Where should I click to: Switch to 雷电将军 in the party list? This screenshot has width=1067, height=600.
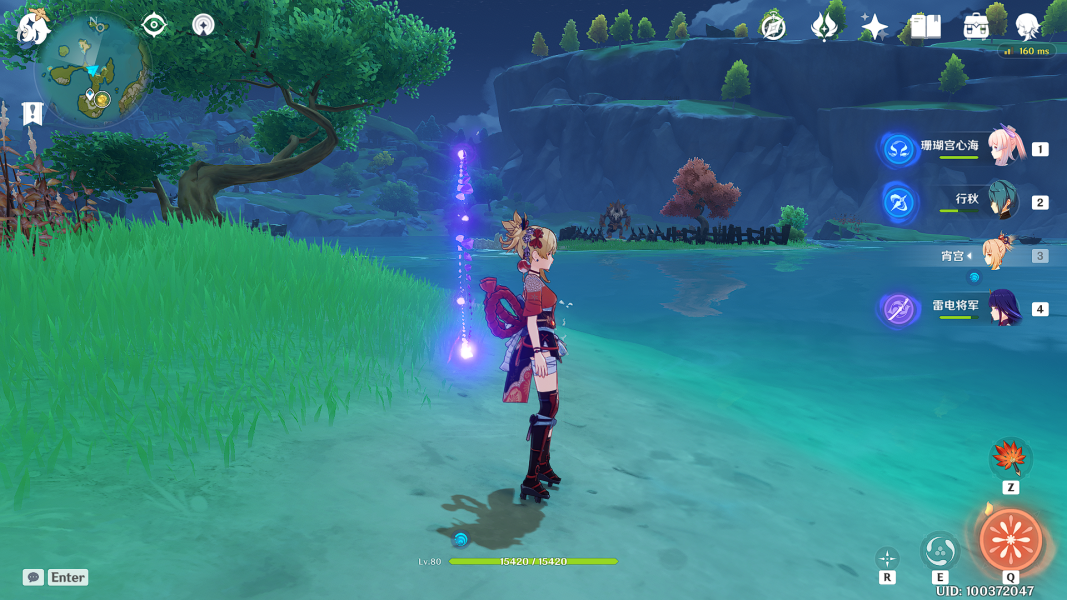pos(1003,308)
